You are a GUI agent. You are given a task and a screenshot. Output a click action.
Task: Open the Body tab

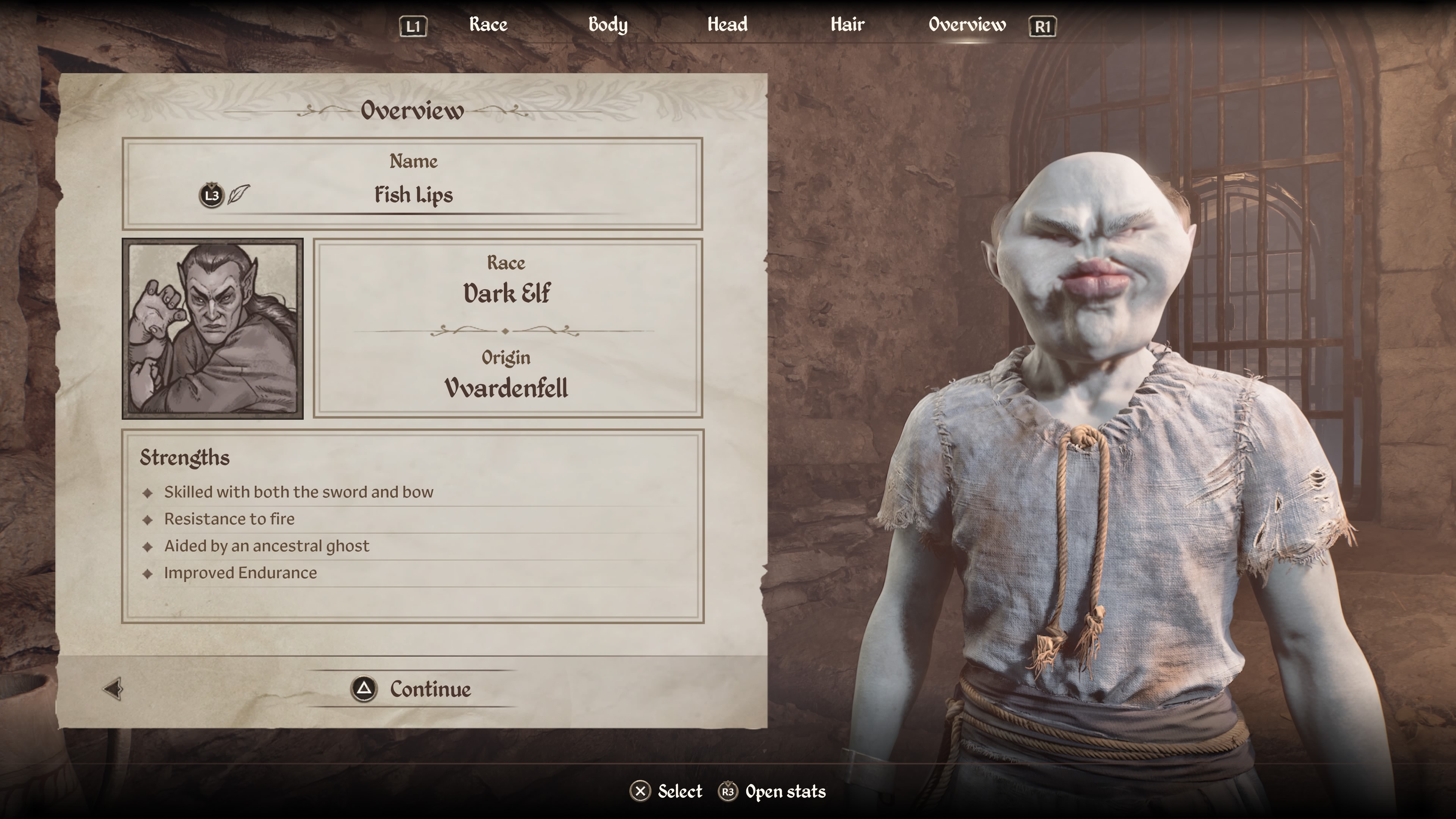[607, 25]
